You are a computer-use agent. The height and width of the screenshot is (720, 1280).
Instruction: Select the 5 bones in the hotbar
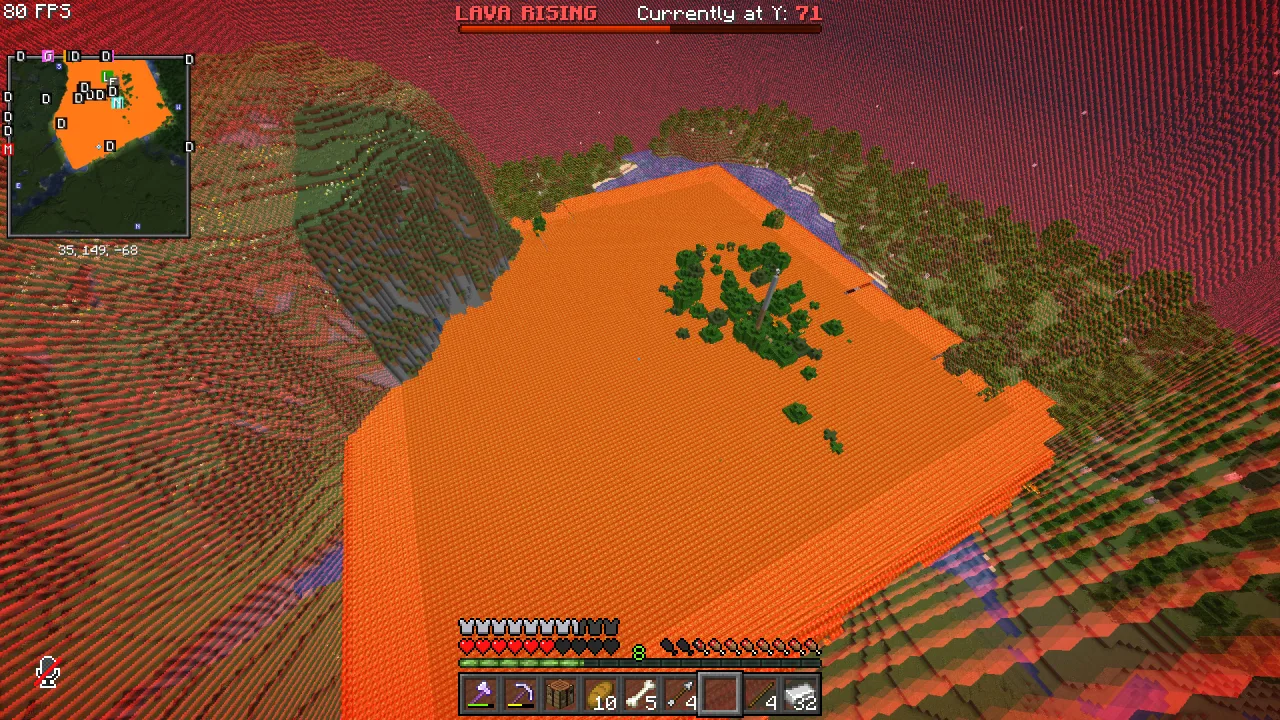pyautogui.click(x=640, y=691)
